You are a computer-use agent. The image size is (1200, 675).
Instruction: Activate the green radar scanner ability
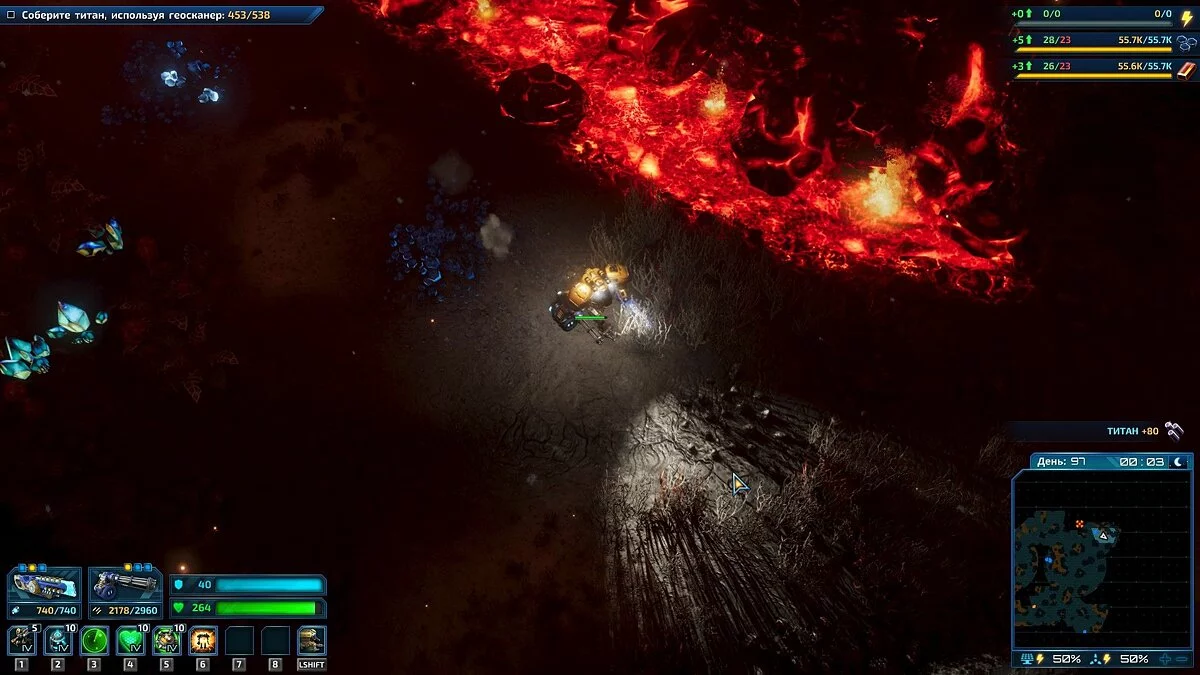94,640
